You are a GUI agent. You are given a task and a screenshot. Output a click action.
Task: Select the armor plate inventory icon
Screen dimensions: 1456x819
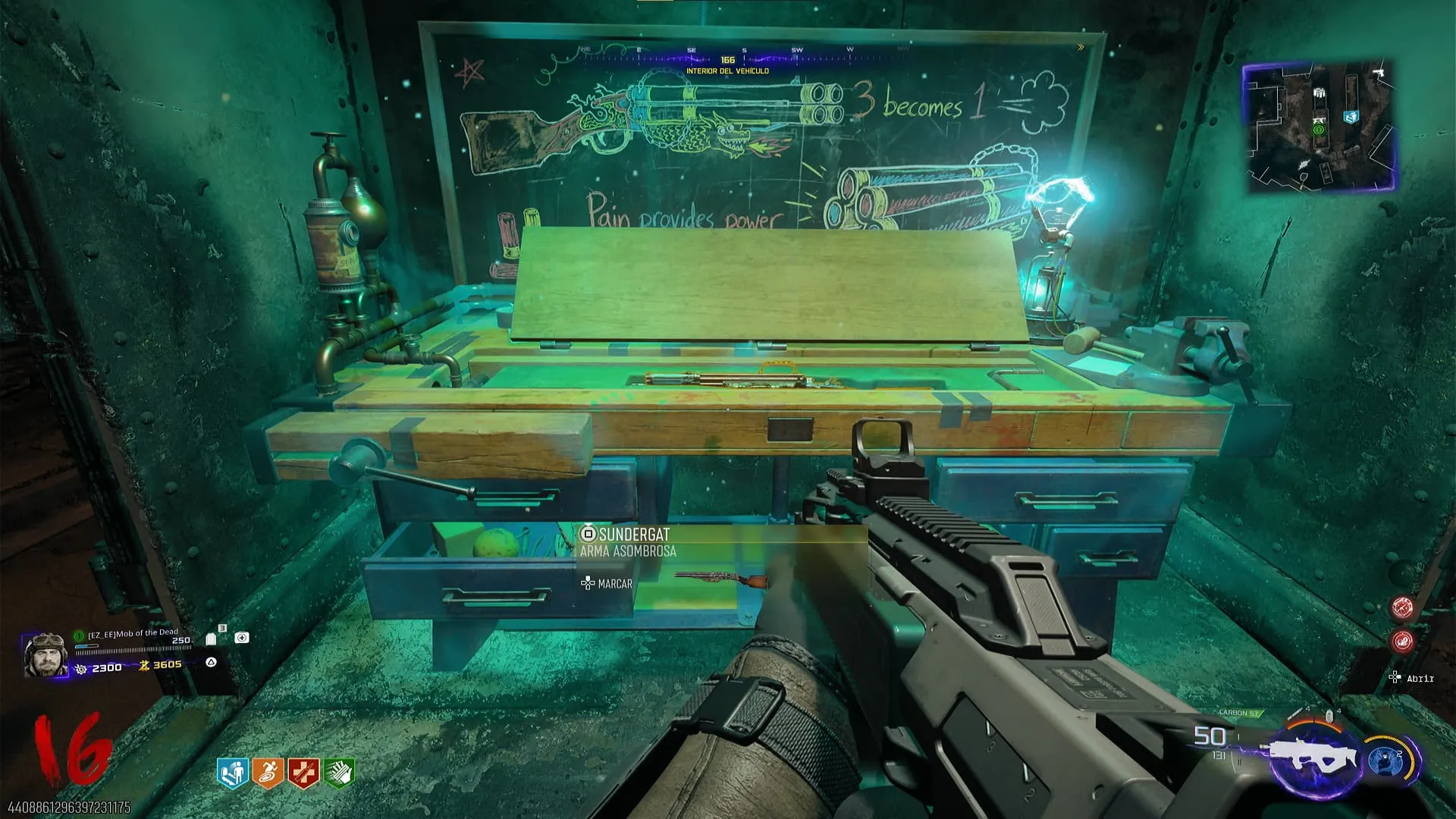coord(211,639)
